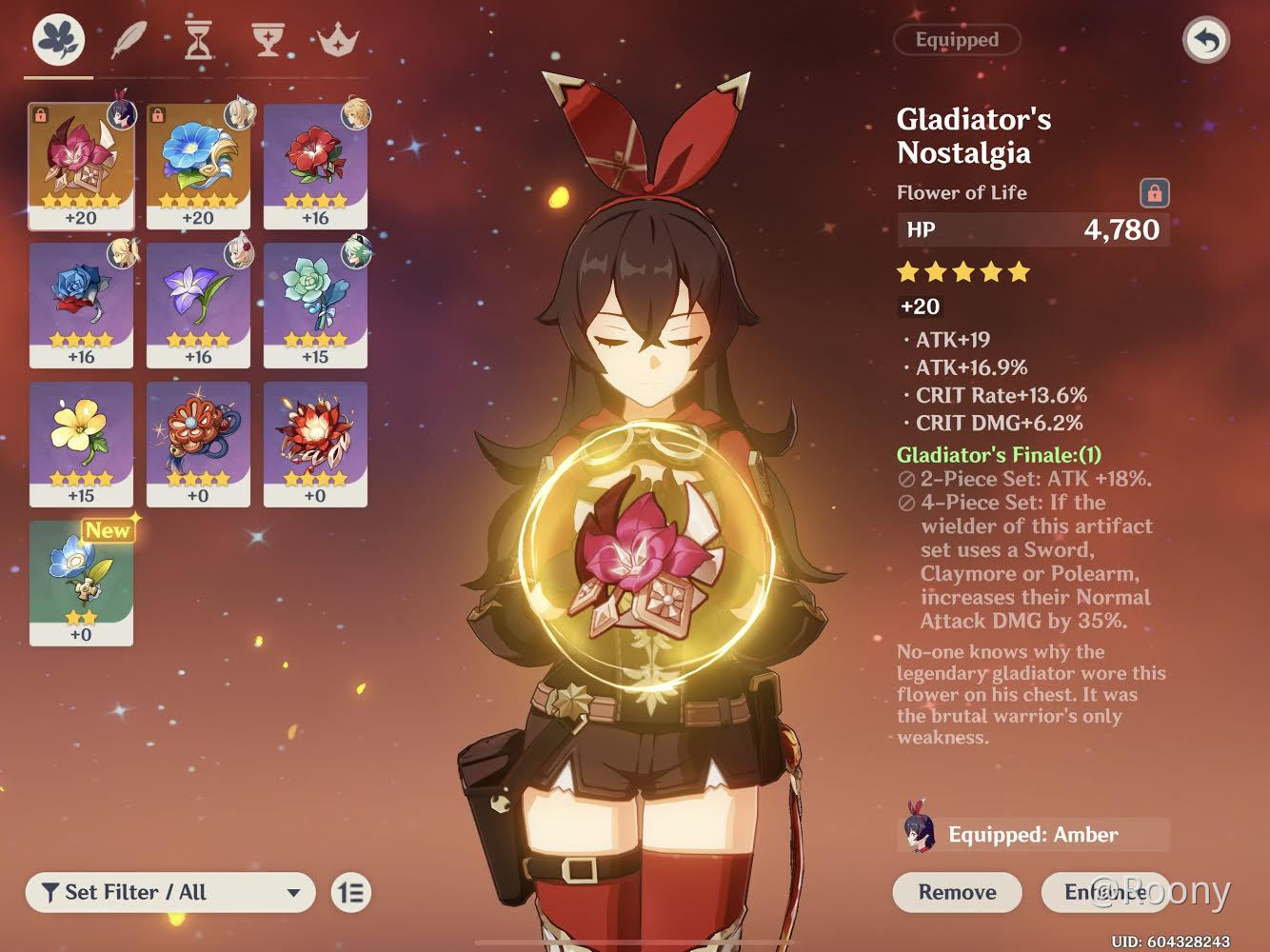Open the Circlet of Logos crown icon
The image size is (1270, 952).
336,40
